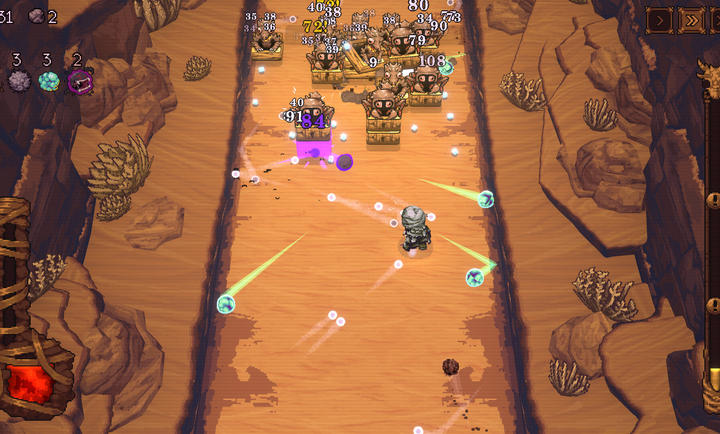Select the teal crystal ball icon
The width and height of the screenshot is (720, 434).
pos(48,81)
